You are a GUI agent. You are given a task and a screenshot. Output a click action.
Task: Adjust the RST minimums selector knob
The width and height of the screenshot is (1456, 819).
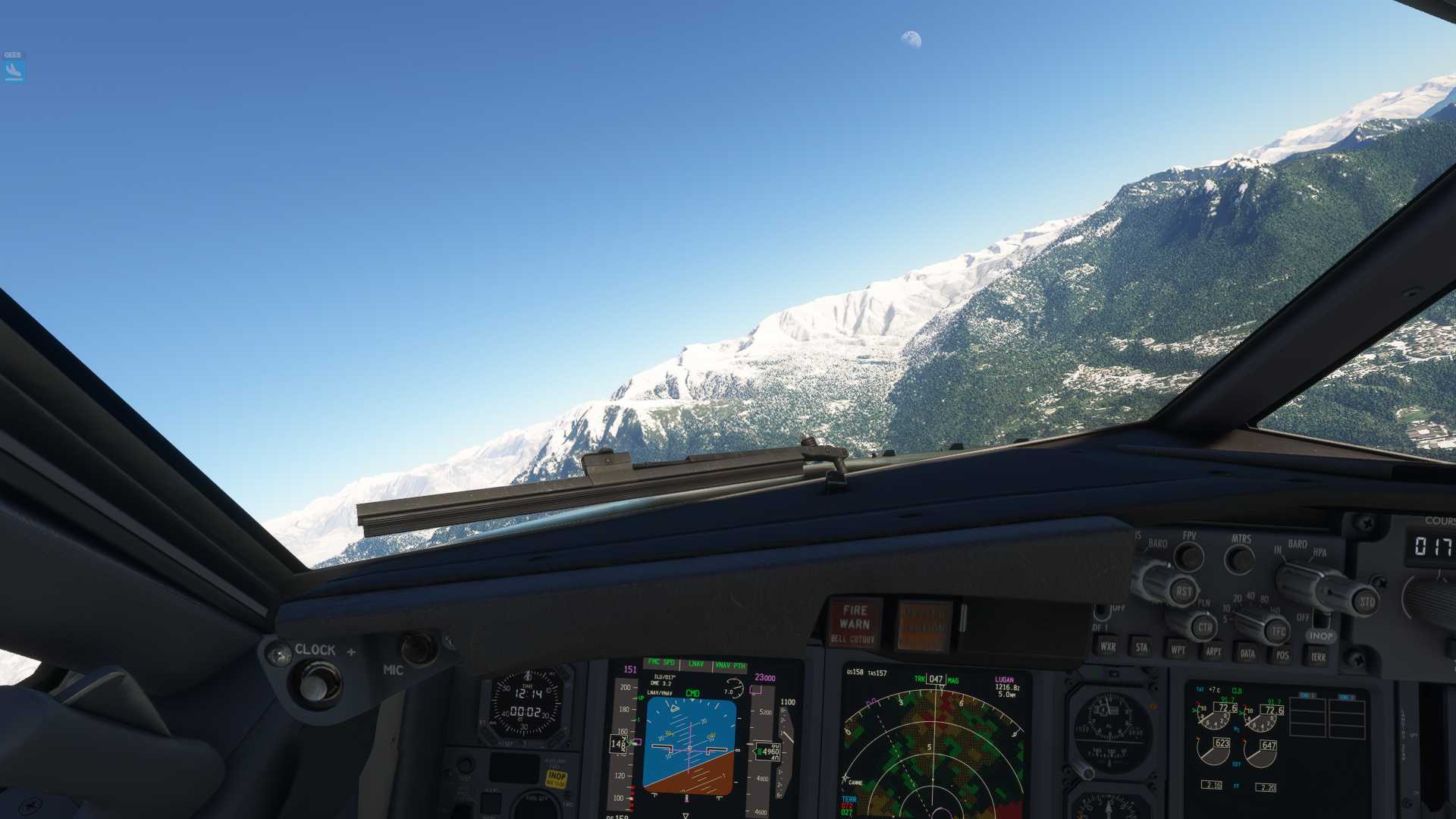click(1185, 589)
